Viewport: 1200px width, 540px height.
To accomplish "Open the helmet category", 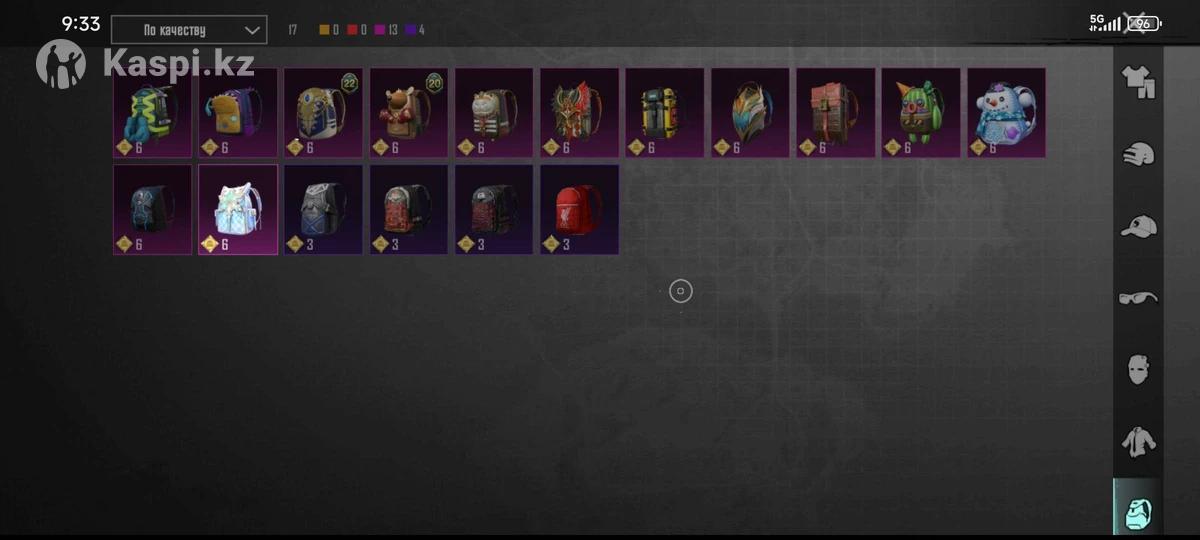I will point(1138,155).
